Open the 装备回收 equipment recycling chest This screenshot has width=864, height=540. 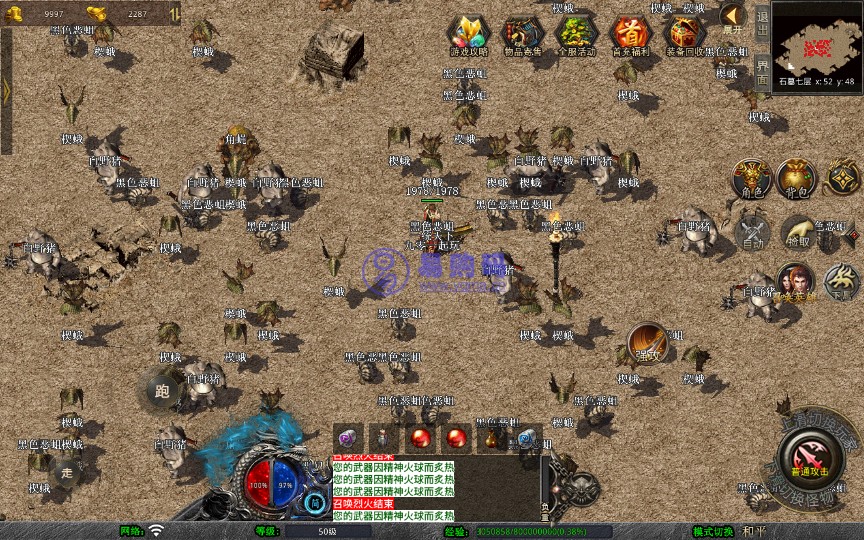point(685,33)
